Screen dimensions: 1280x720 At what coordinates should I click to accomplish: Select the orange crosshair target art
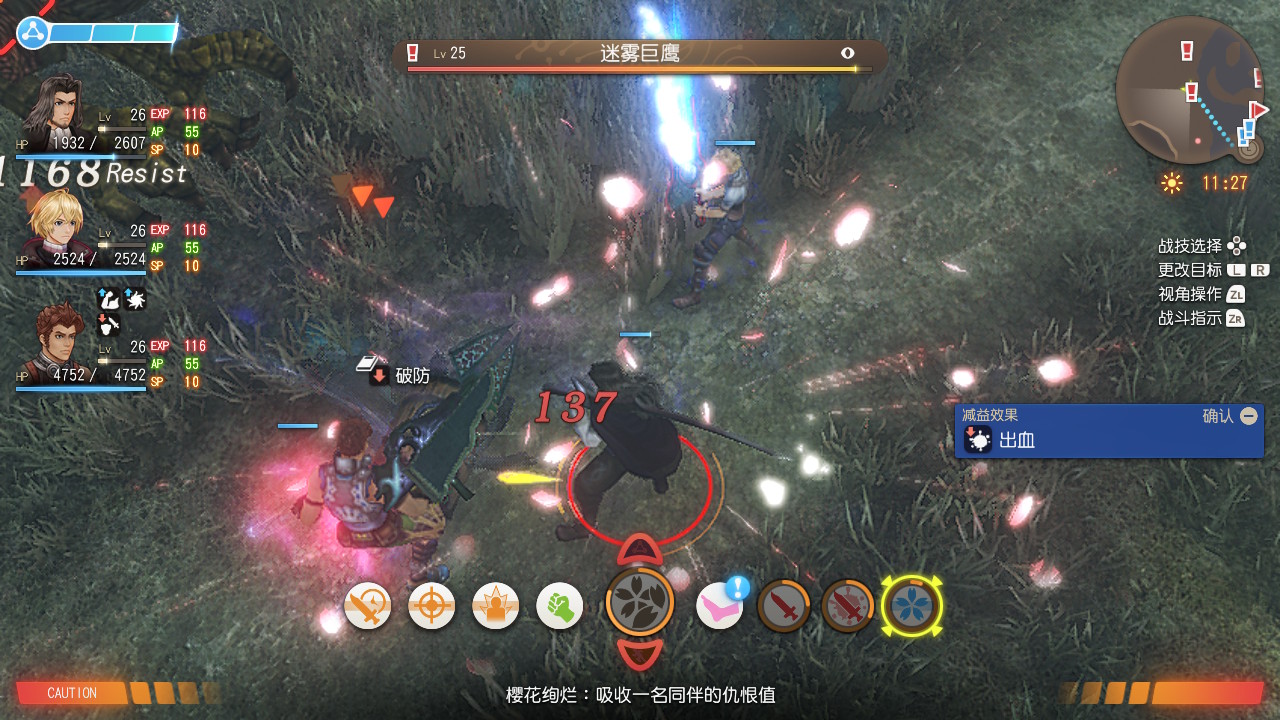coord(431,606)
